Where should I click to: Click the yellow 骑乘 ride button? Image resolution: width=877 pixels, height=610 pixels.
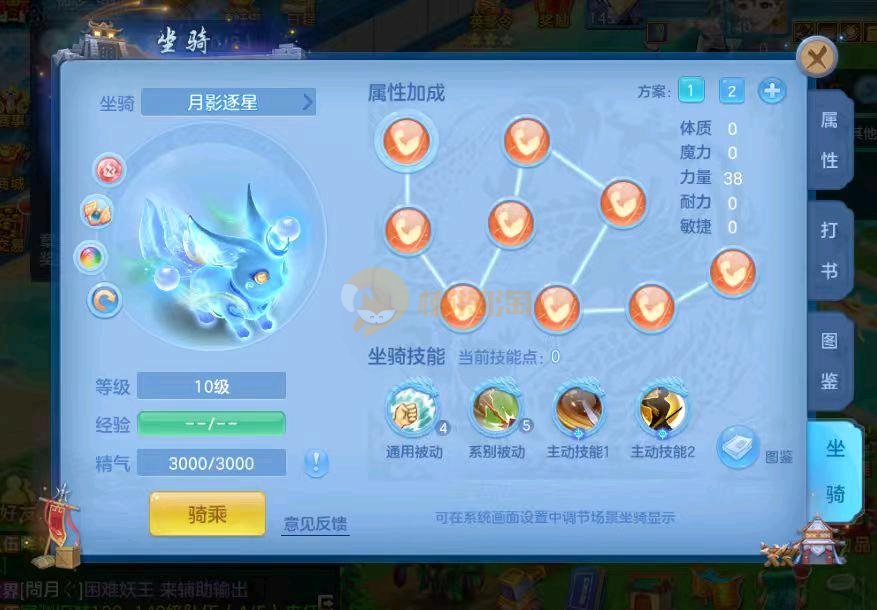coord(207,514)
